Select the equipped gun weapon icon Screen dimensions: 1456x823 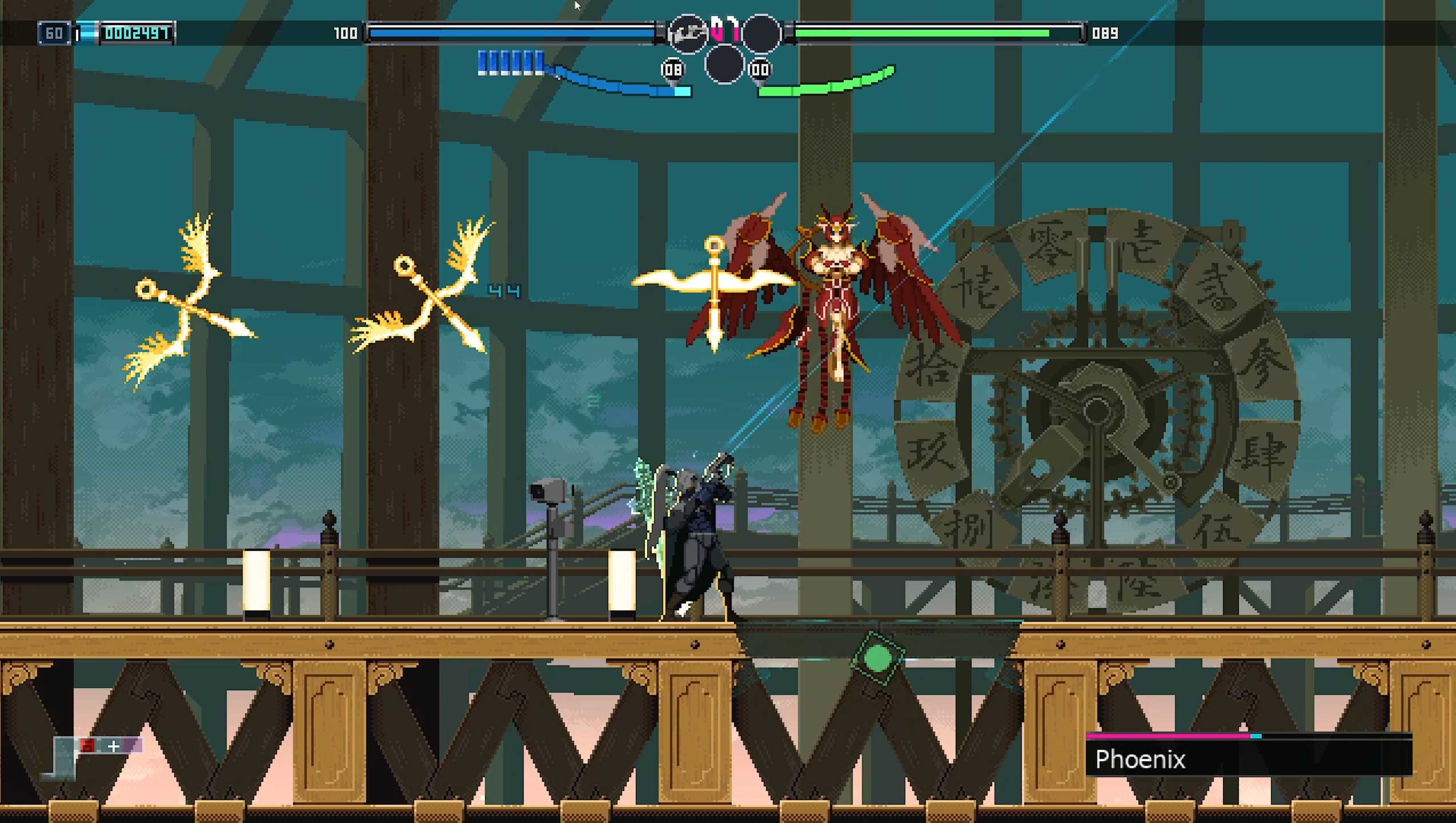click(x=687, y=34)
